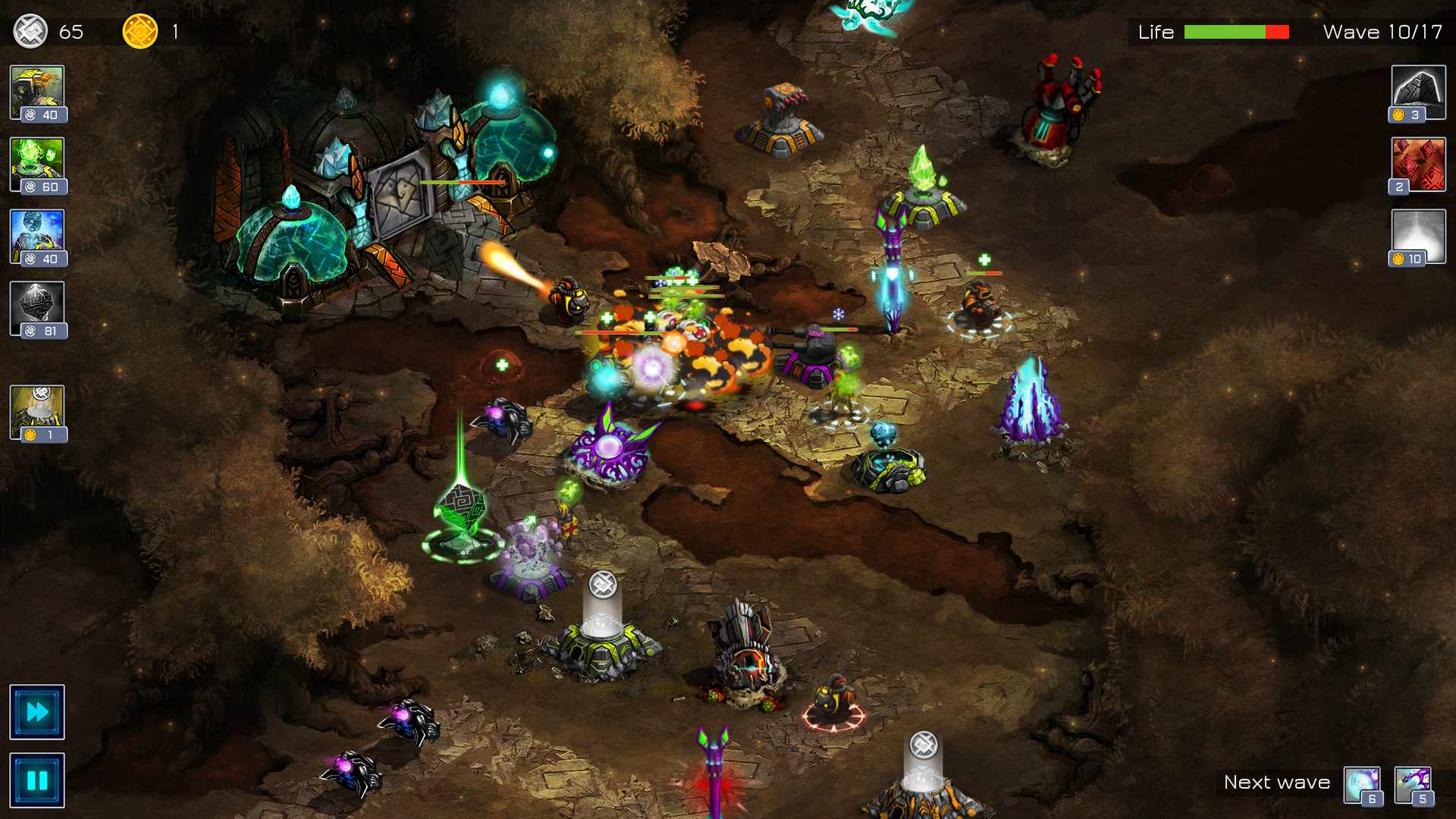Image resolution: width=1456 pixels, height=819 pixels.
Task: Select the yellow gunner tower costing 40
Action: [36, 91]
